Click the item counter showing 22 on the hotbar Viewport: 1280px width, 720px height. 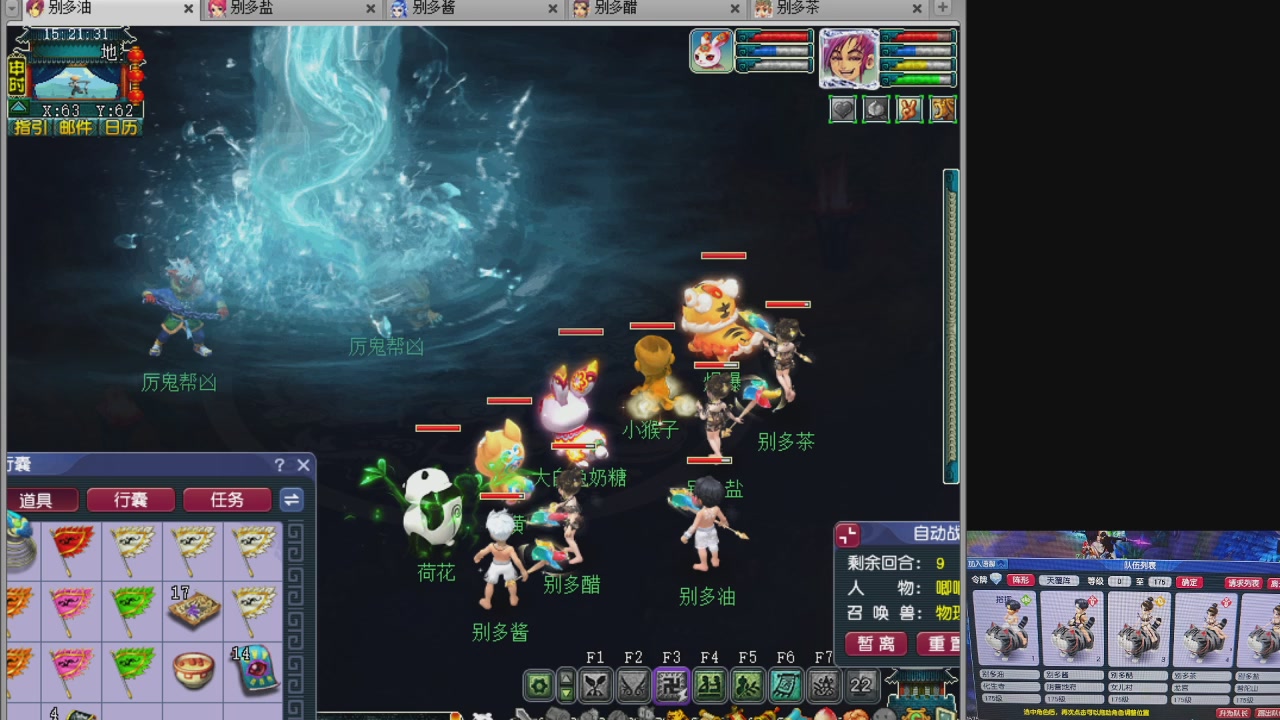coord(861,685)
